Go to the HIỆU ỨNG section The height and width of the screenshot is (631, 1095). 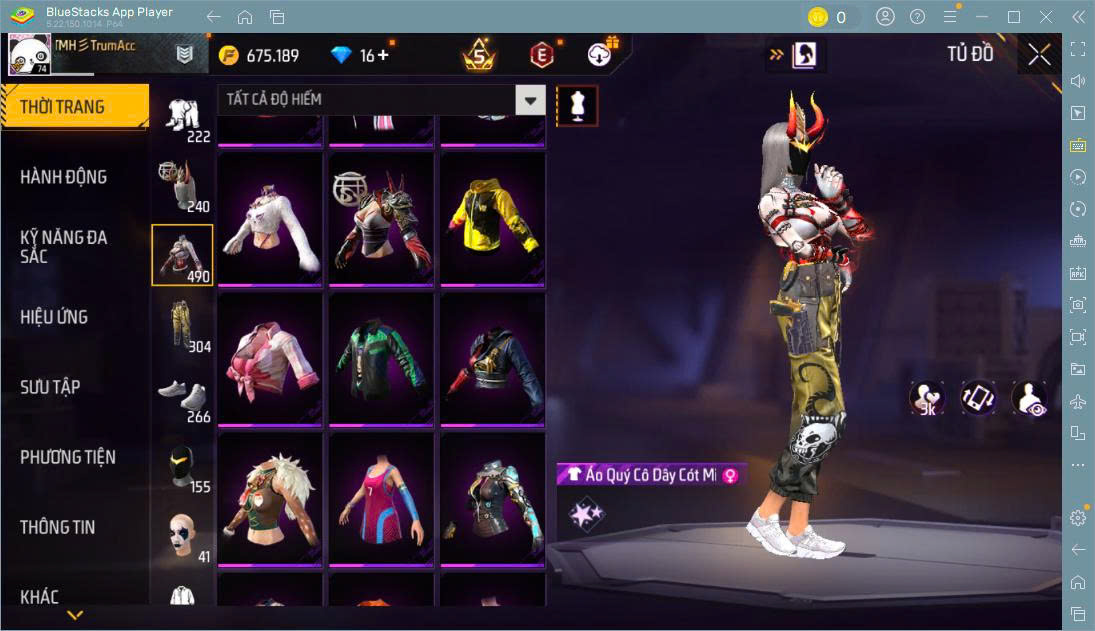pyautogui.click(x=54, y=317)
